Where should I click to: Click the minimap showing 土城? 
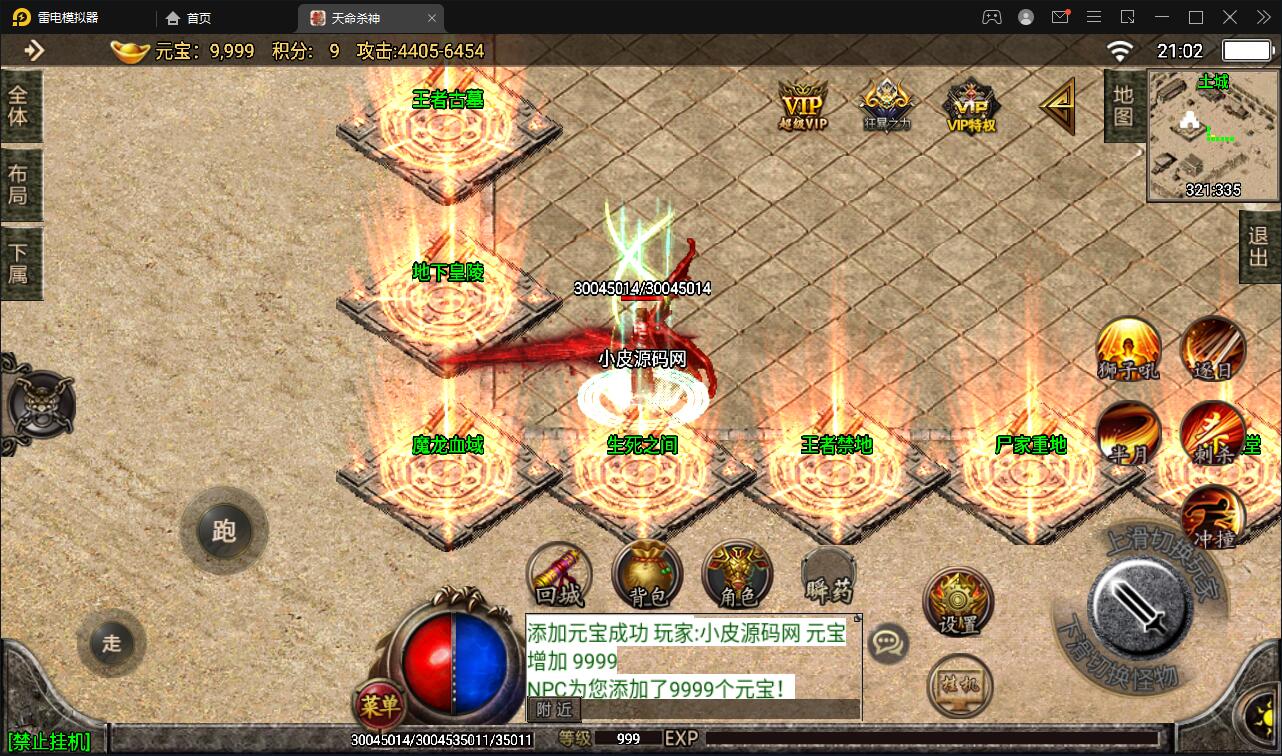(x=1211, y=137)
